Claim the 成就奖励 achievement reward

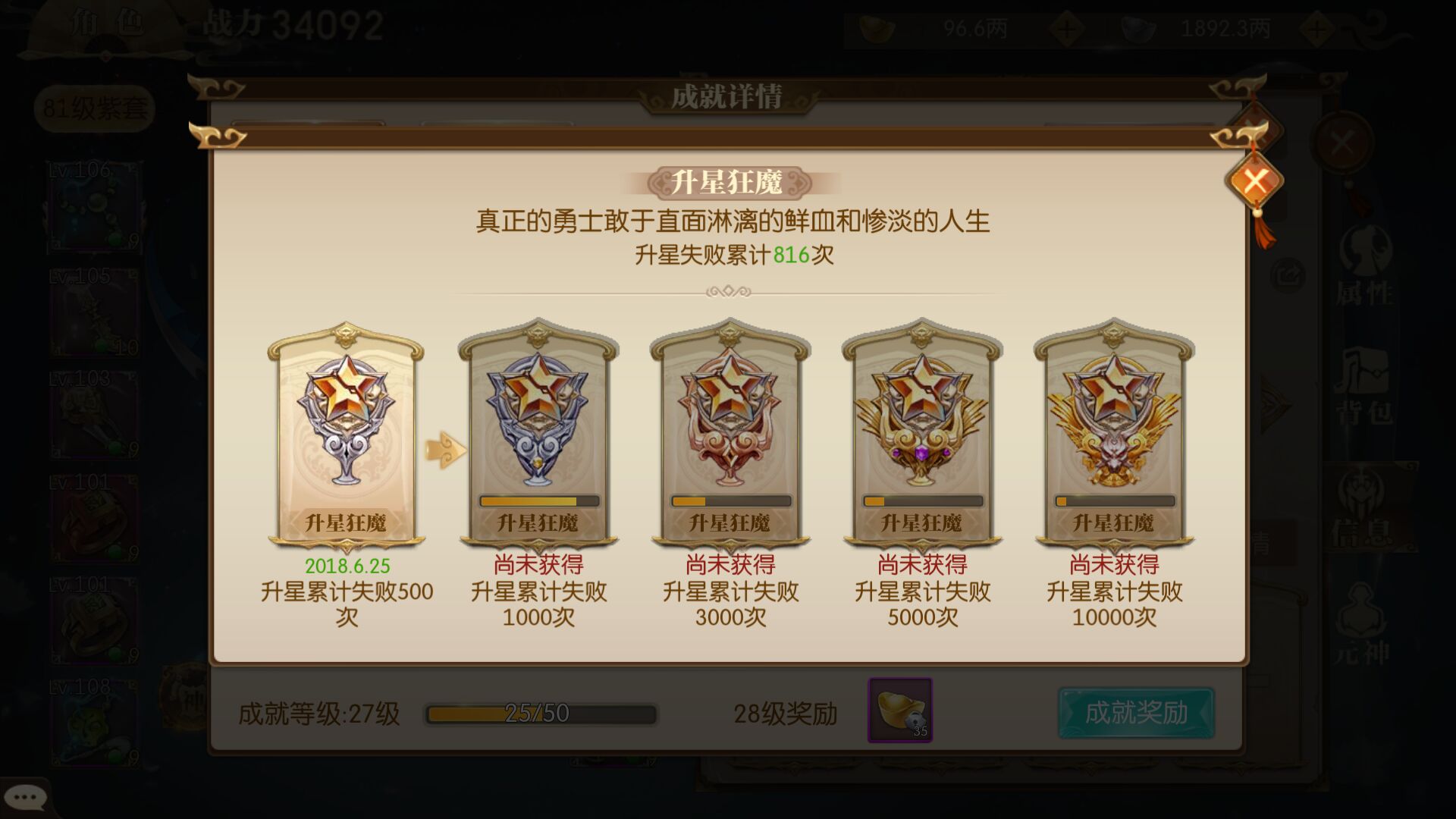[1135, 711]
